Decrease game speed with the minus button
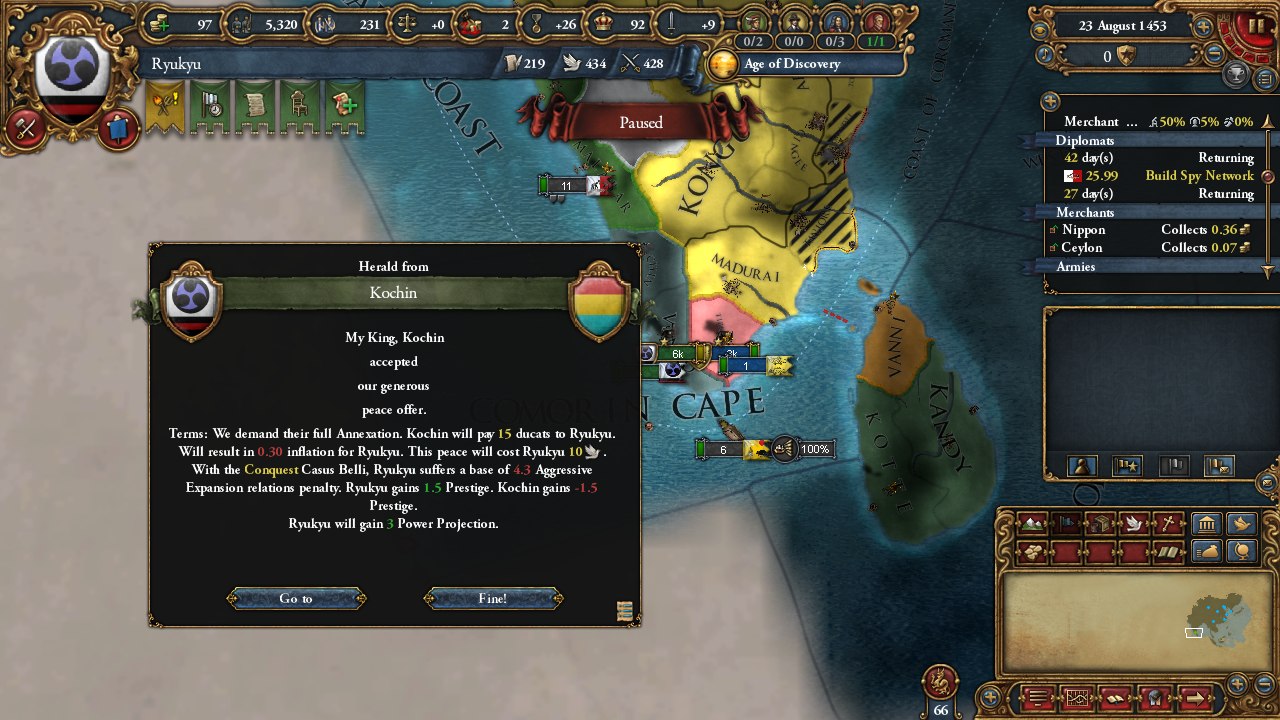The height and width of the screenshot is (720, 1280). (1214, 55)
